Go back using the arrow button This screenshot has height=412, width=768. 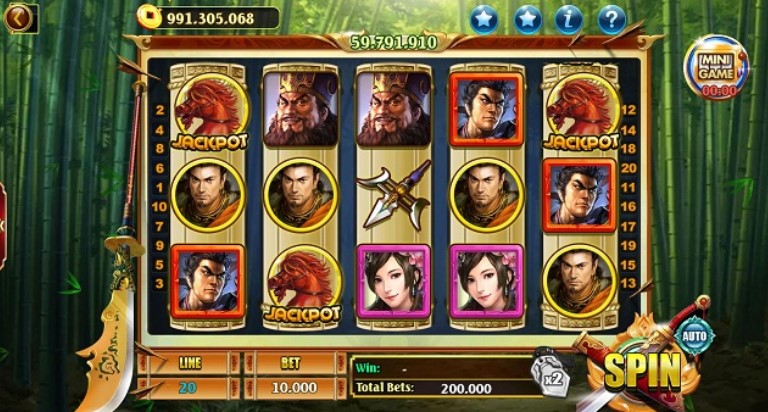pyautogui.click(x=19, y=18)
